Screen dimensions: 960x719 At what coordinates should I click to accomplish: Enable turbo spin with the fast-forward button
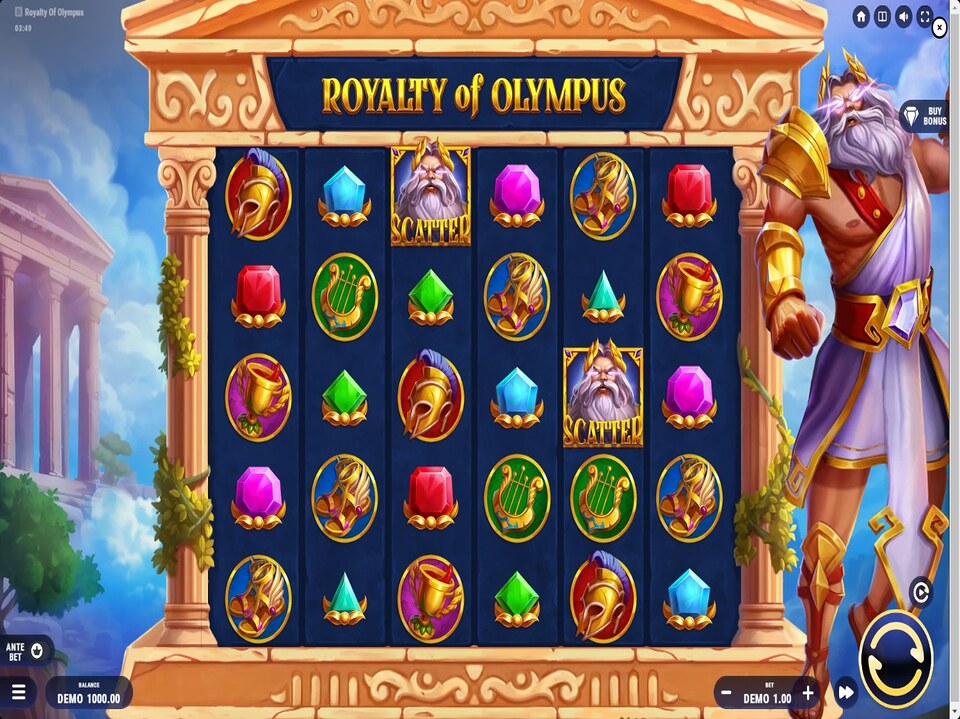coord(846,692)
